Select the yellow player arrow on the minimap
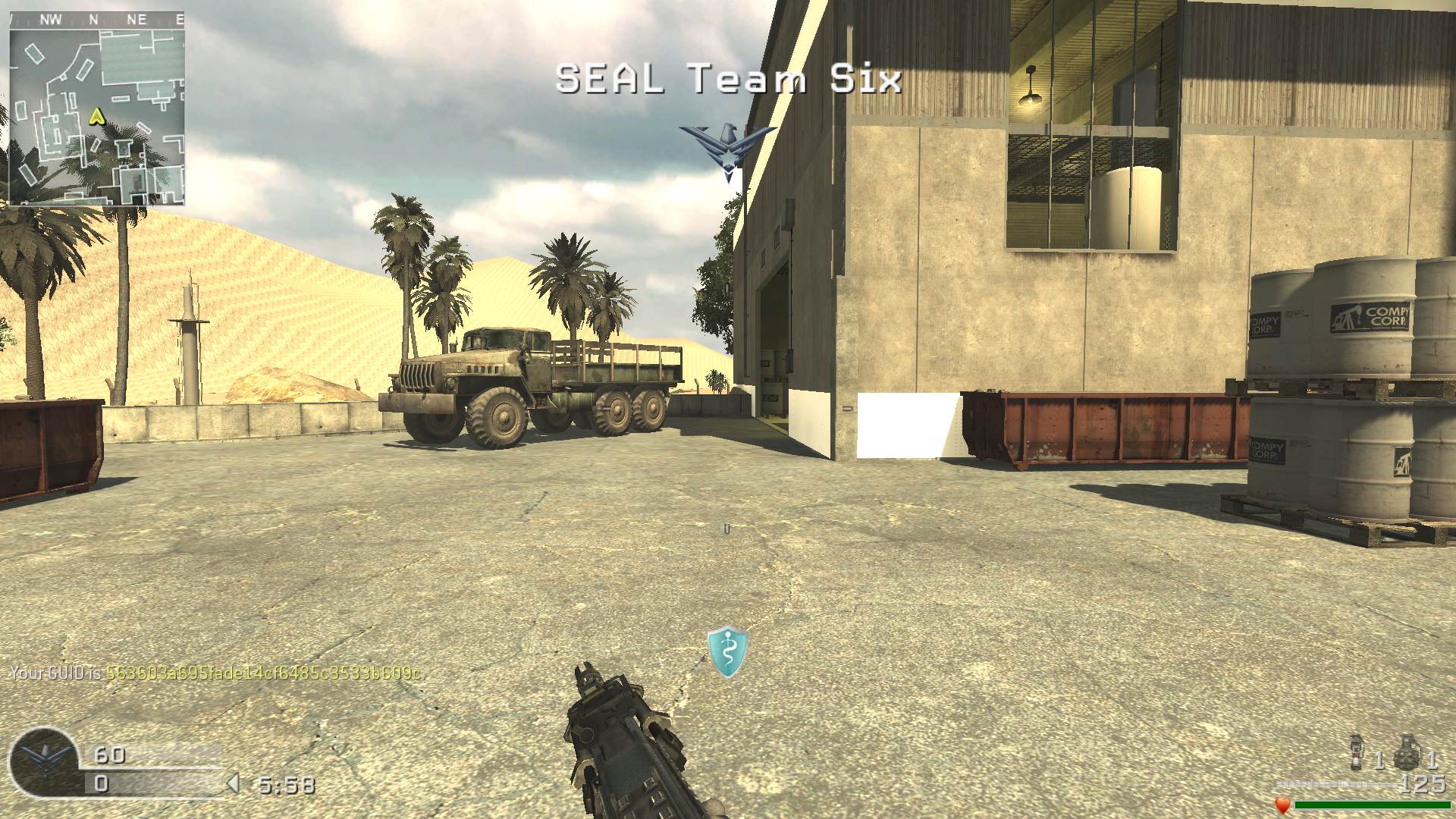Image resolution: width=1456 pixels, height=819 pixels. point(96,116)
